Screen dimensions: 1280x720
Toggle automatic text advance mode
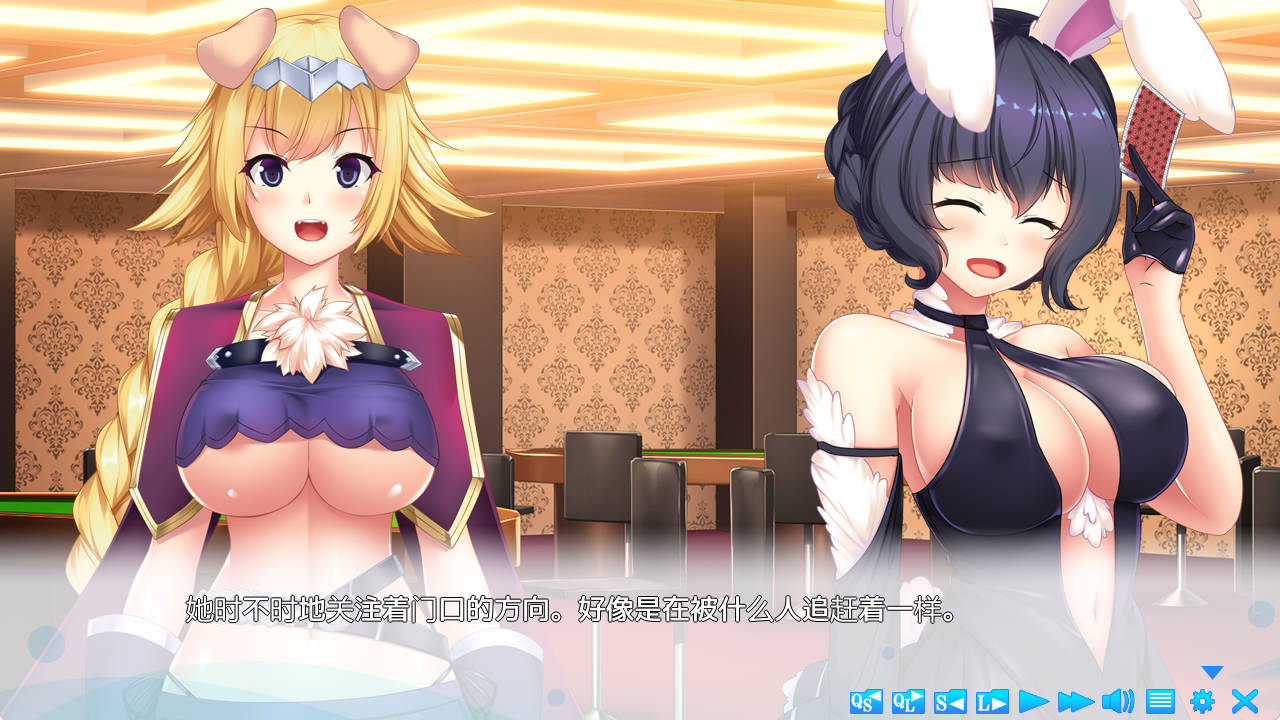coord(1036,700)
